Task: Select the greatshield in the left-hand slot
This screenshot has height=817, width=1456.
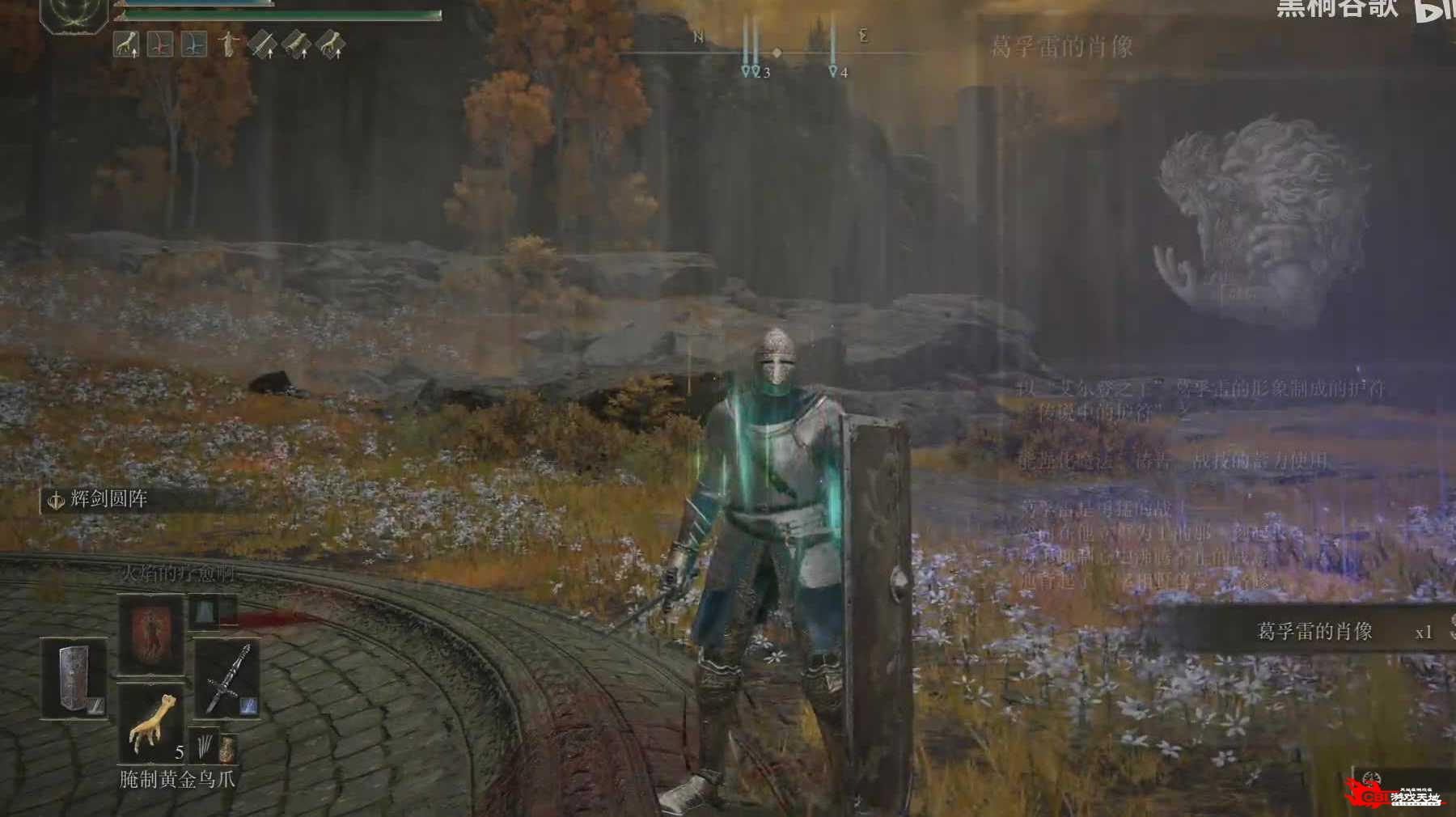Action: pos(74,678)
